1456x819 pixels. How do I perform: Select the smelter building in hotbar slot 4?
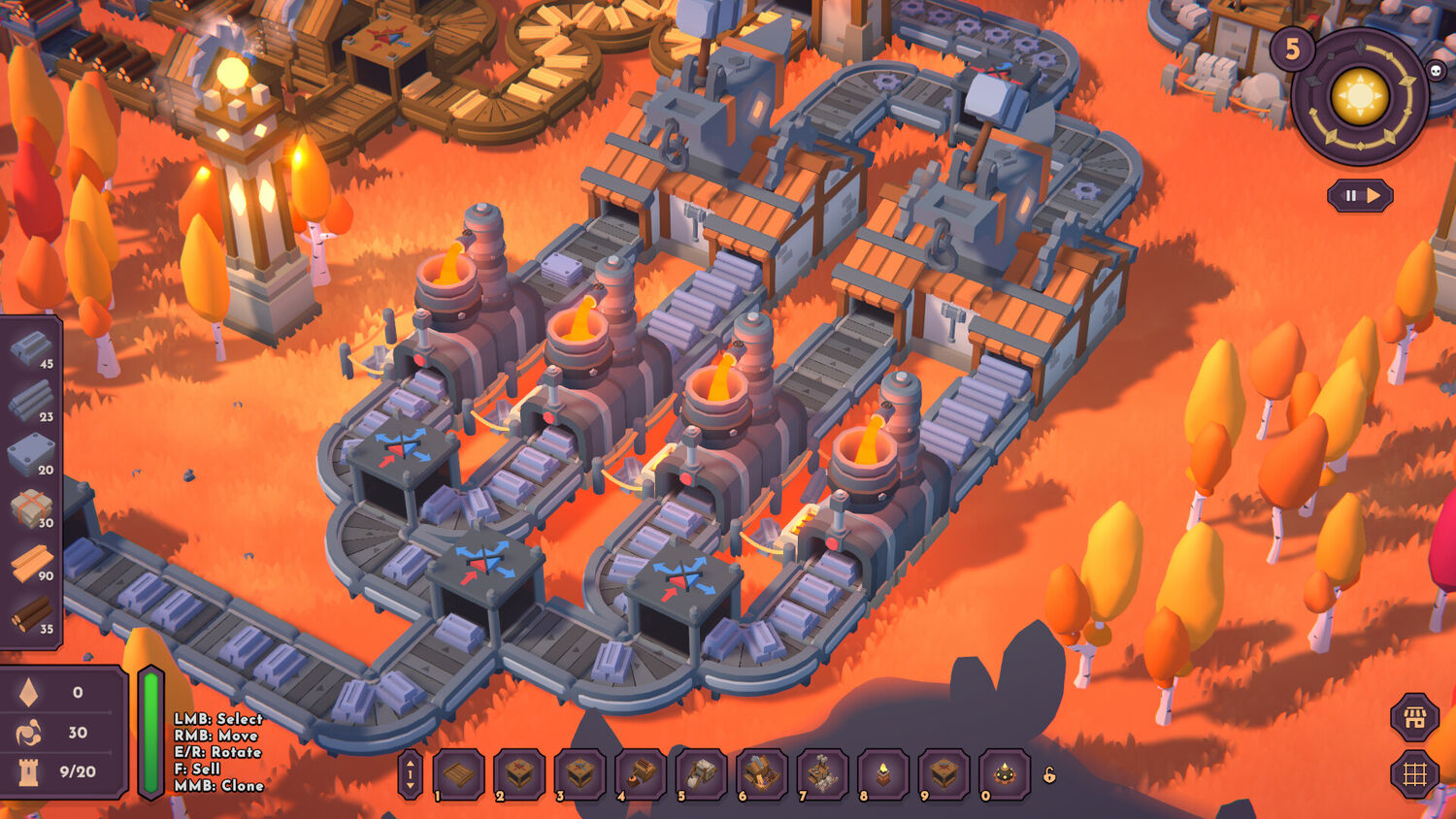(641, 774)
